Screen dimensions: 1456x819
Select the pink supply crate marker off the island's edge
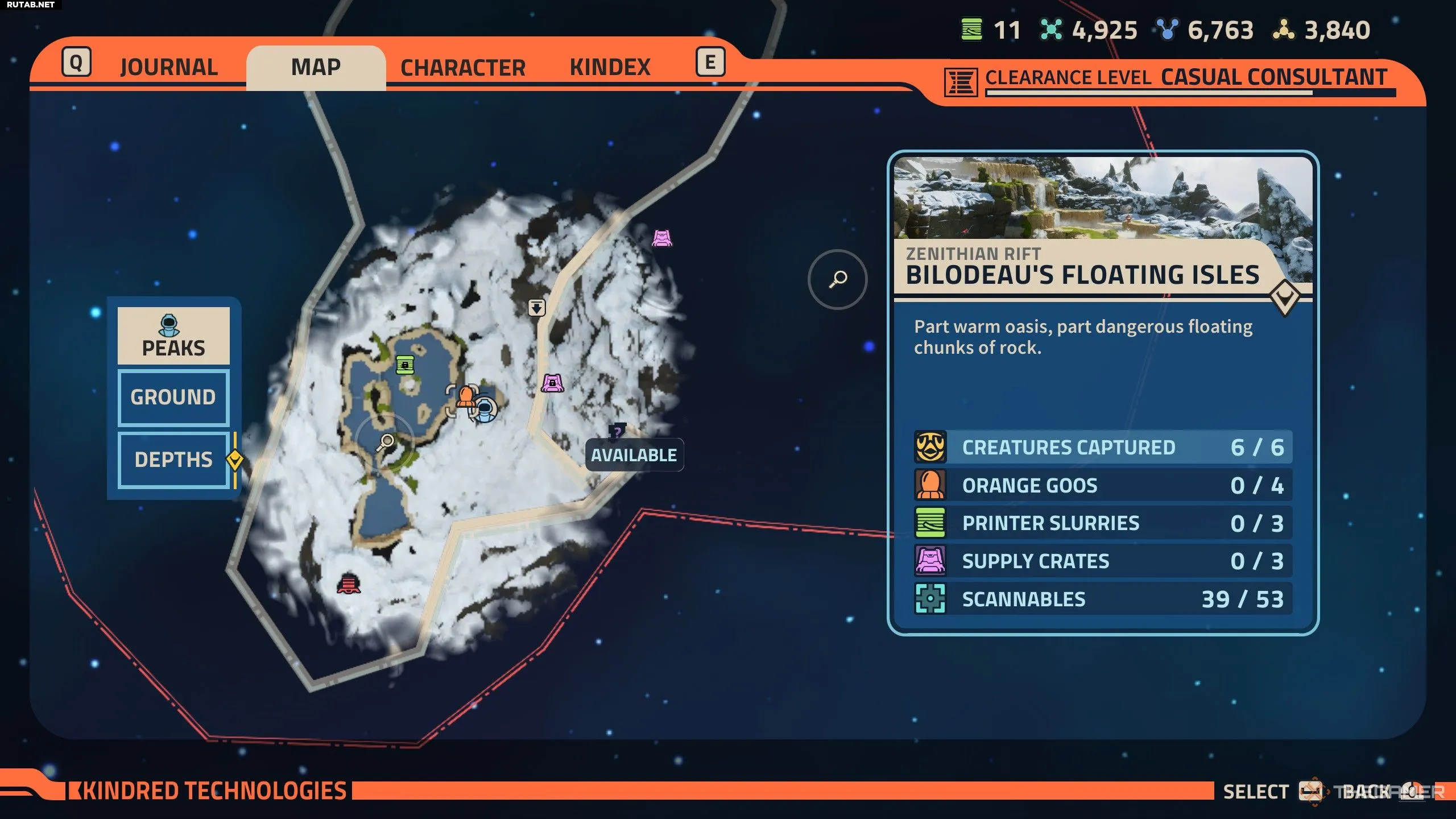tap(662, 238)
